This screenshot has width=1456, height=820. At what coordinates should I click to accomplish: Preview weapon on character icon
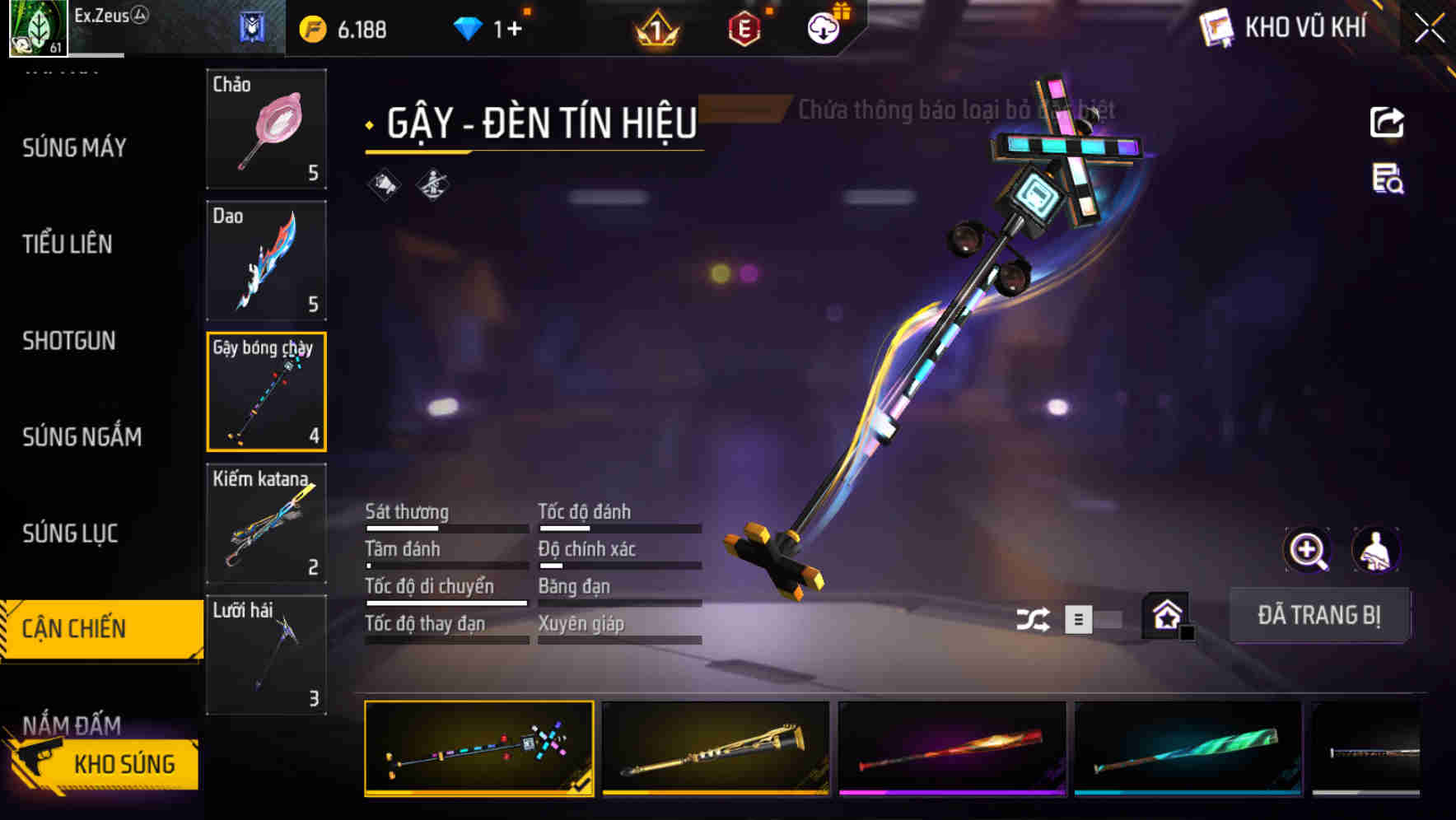click(1375, 550)
